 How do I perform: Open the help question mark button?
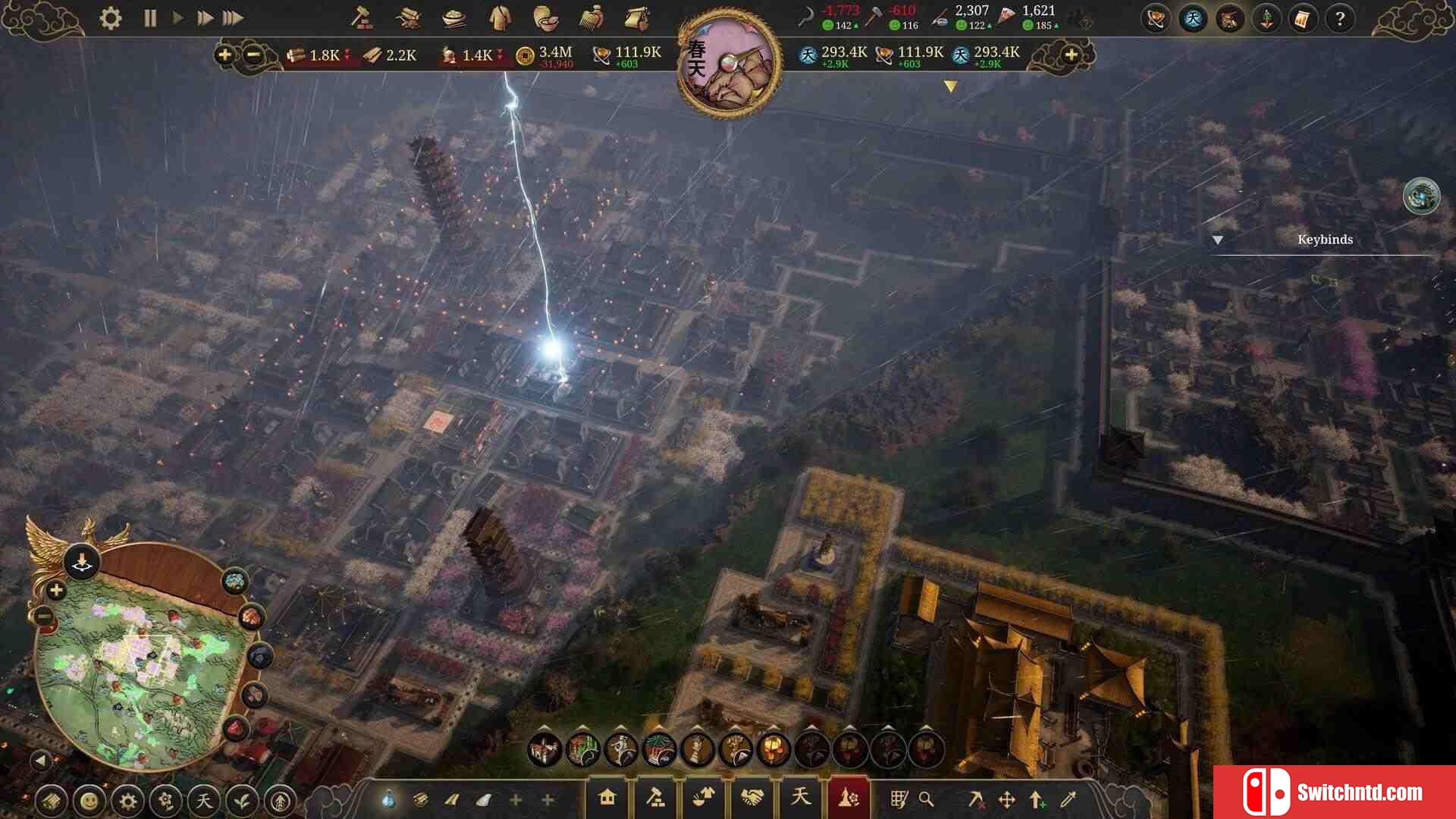[x=1340, y=19]
